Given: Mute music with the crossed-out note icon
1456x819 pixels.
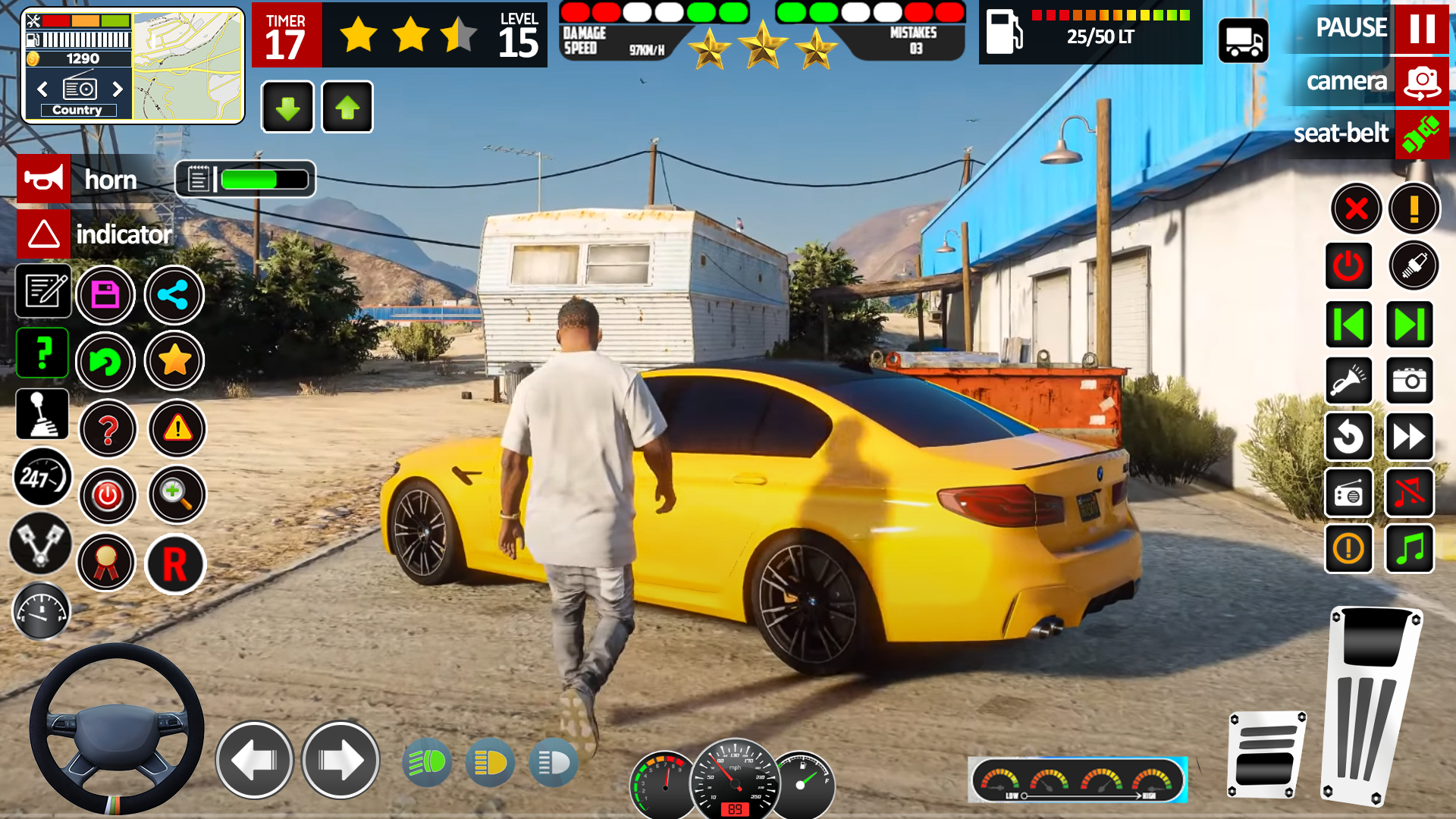Looking at the screenshot, I should [x=1410, y=493].
